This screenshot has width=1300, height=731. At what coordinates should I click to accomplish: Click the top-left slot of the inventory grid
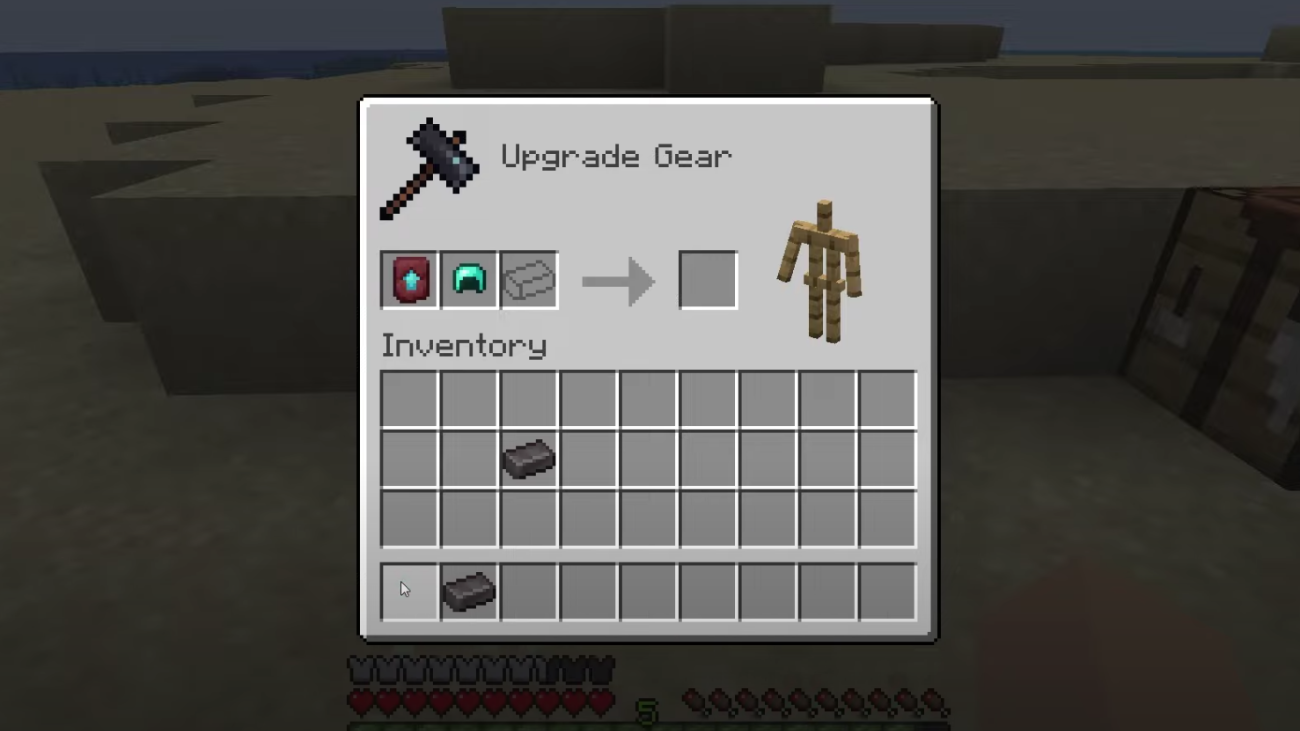[x=409, y=399]
